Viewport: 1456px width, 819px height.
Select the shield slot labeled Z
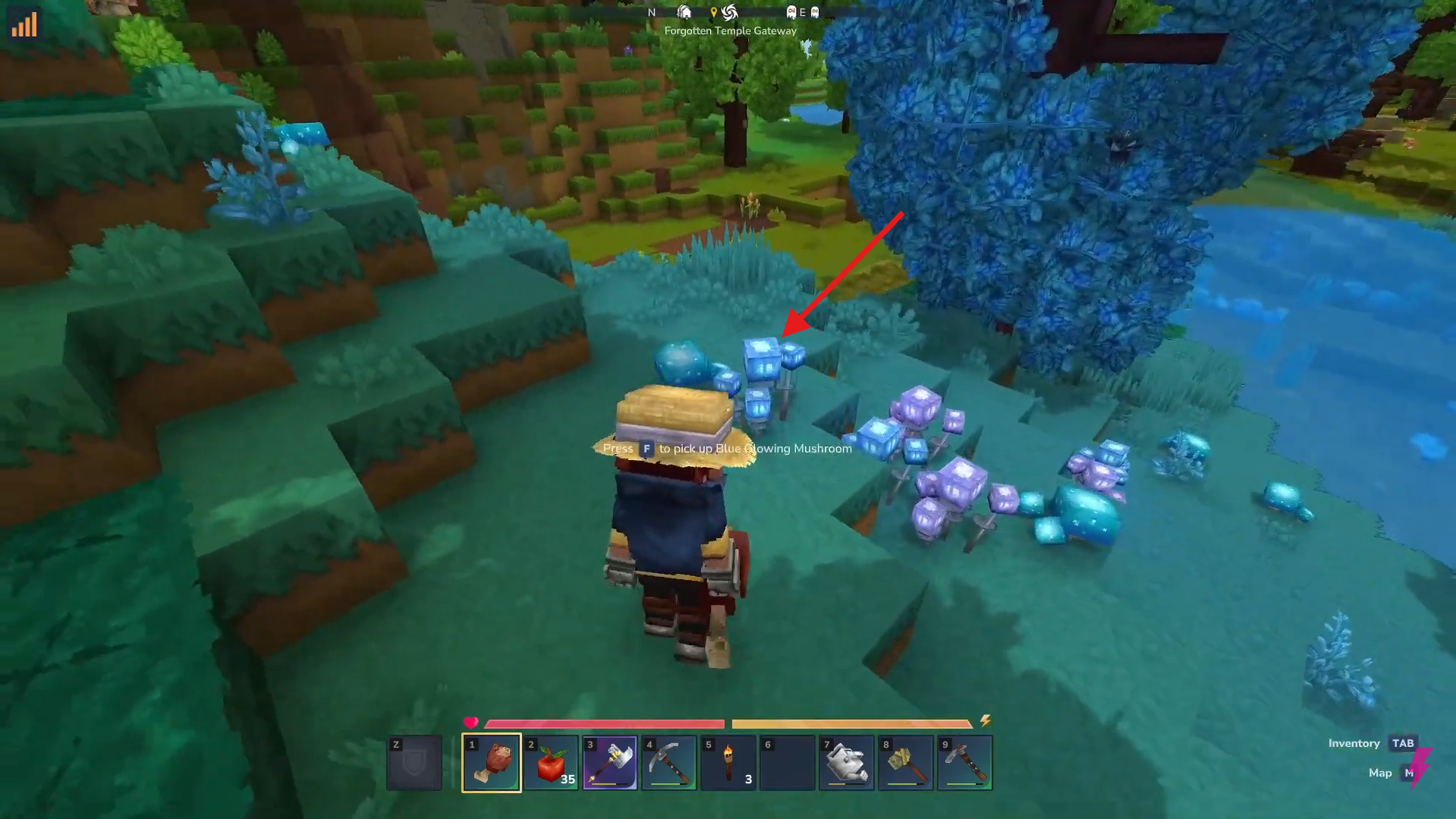coord(414,762)
